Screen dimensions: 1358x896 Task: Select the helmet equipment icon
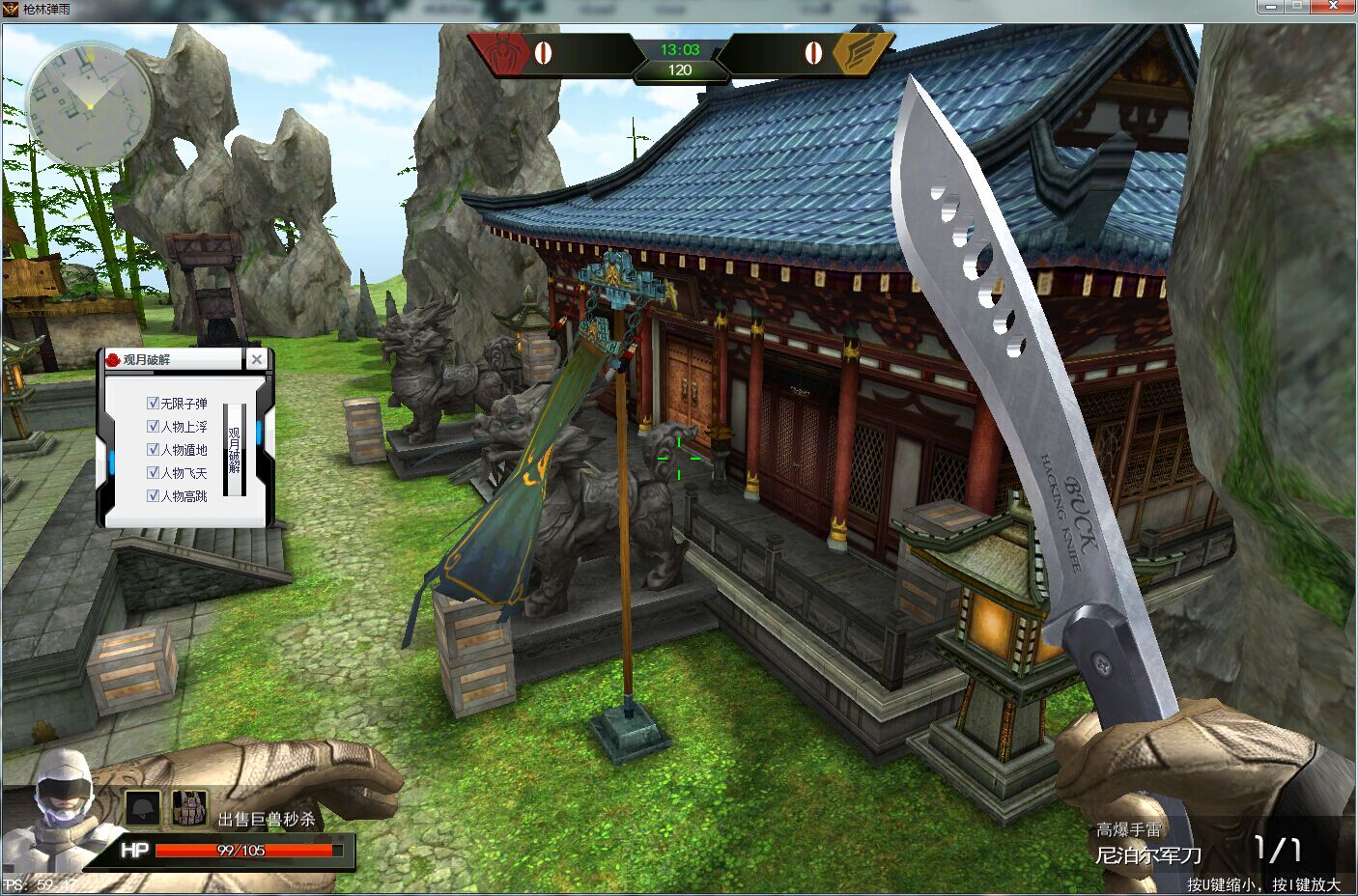point(144,807)
